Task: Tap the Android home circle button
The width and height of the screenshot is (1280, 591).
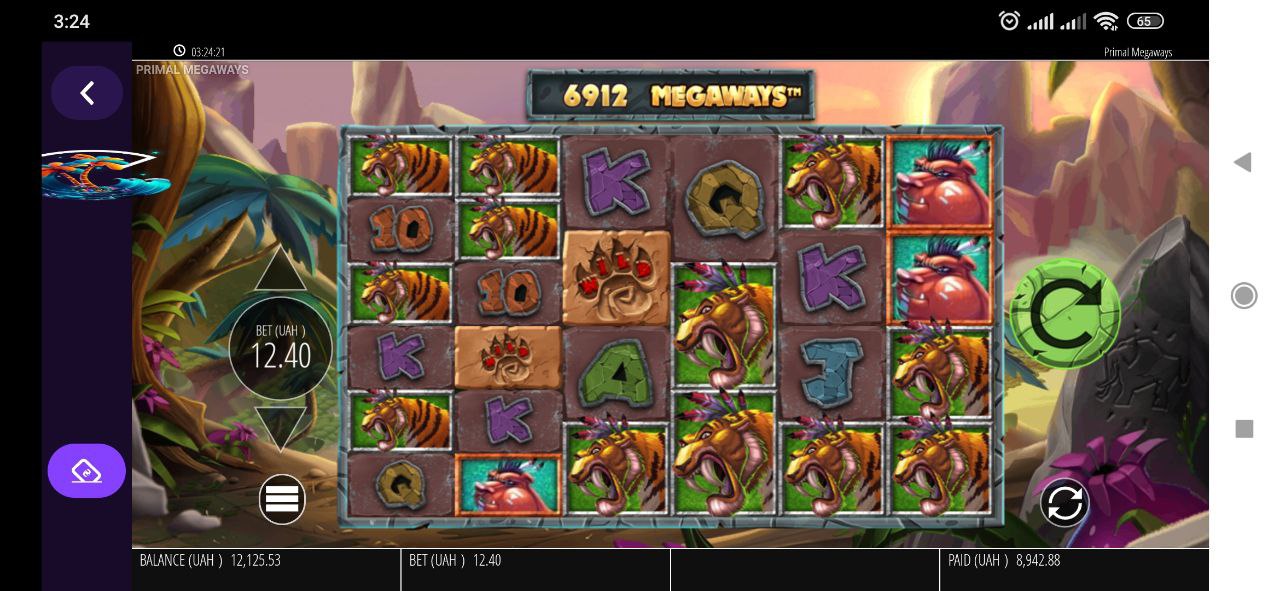Action: (1244, 296)
